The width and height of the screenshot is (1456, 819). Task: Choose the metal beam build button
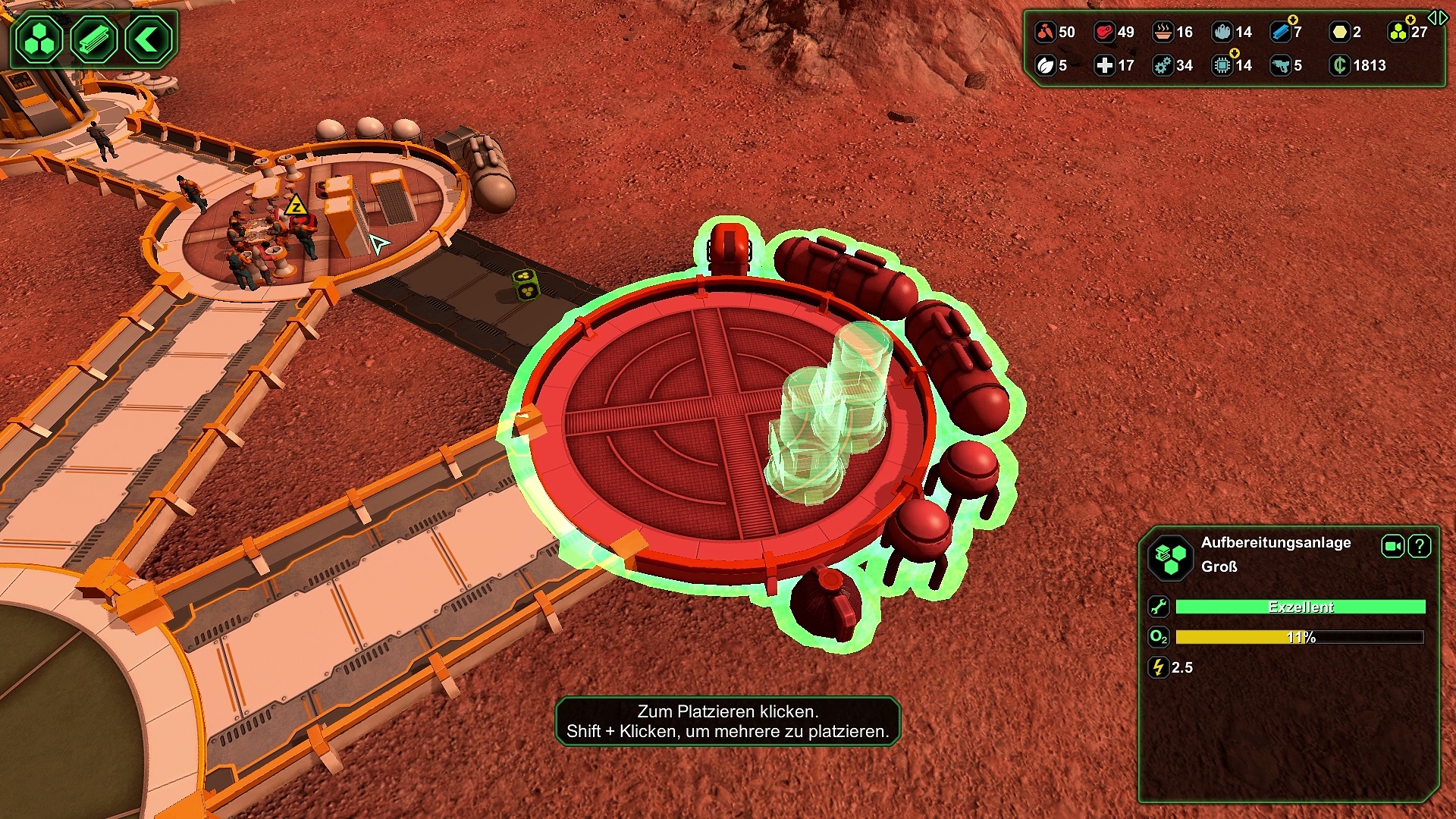click(93, 39)
